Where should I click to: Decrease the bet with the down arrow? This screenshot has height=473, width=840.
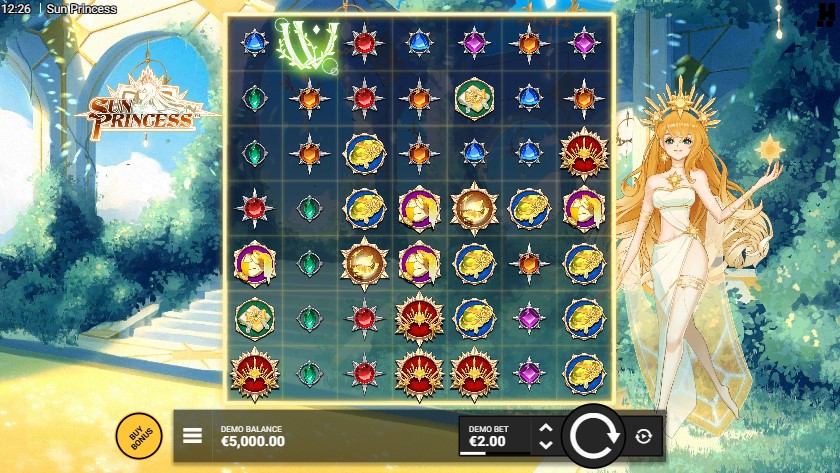pyautogui.click(x=545, y=443)
